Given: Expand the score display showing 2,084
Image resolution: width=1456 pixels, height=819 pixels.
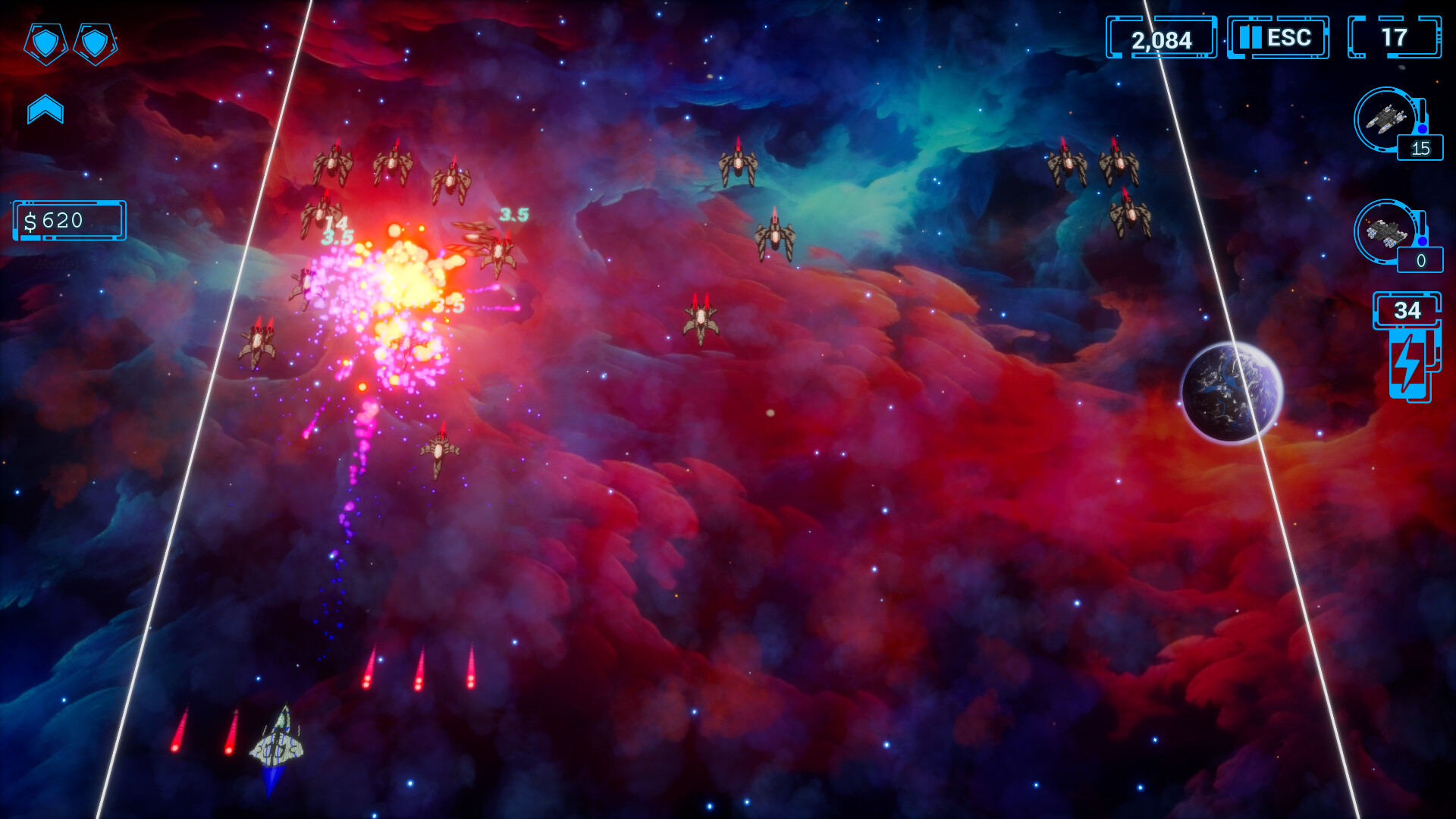Looking at the screenshot, I should tap(1163, 37).
